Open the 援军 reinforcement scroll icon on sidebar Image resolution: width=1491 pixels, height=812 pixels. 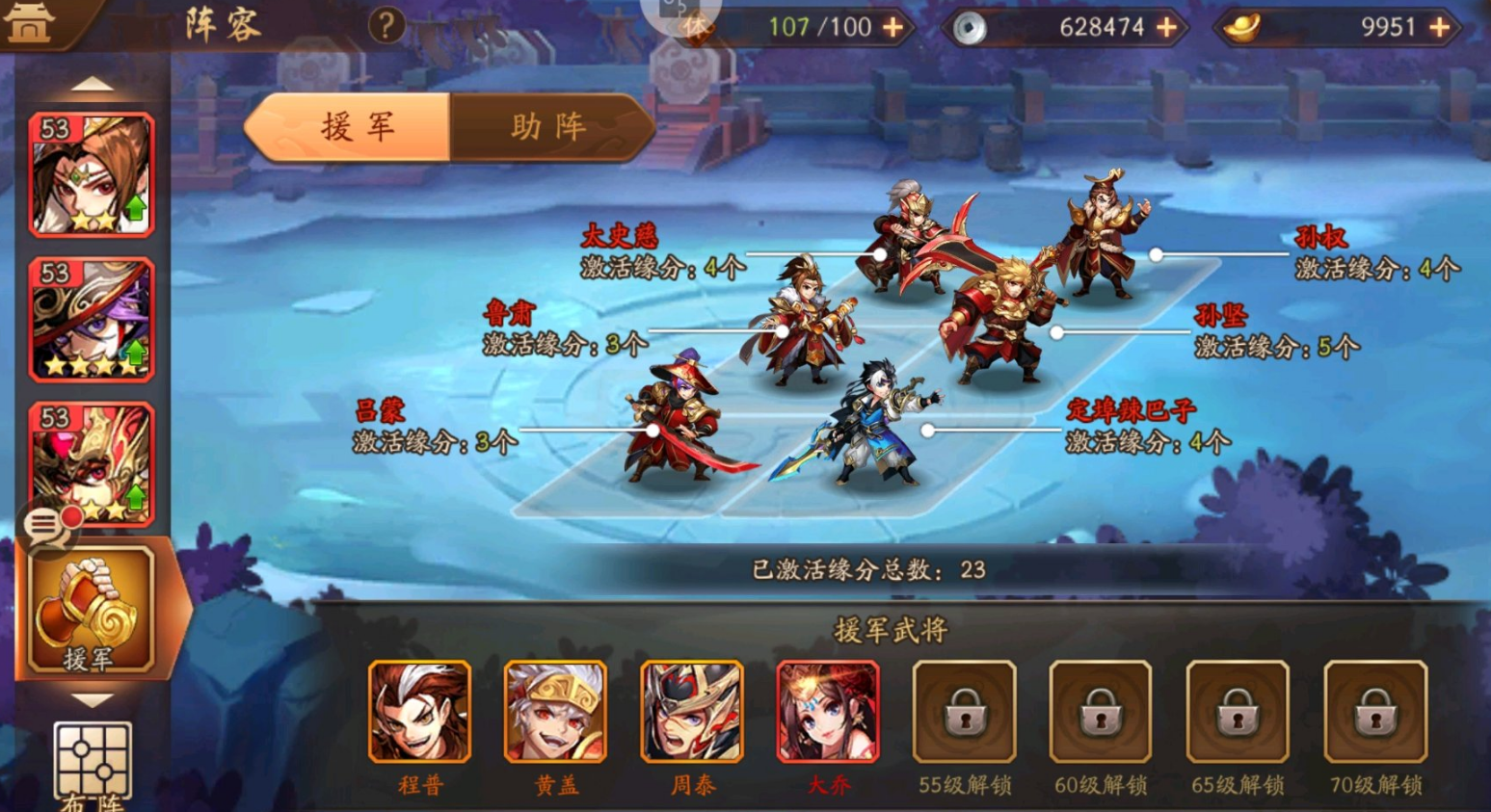click(92, 605)
